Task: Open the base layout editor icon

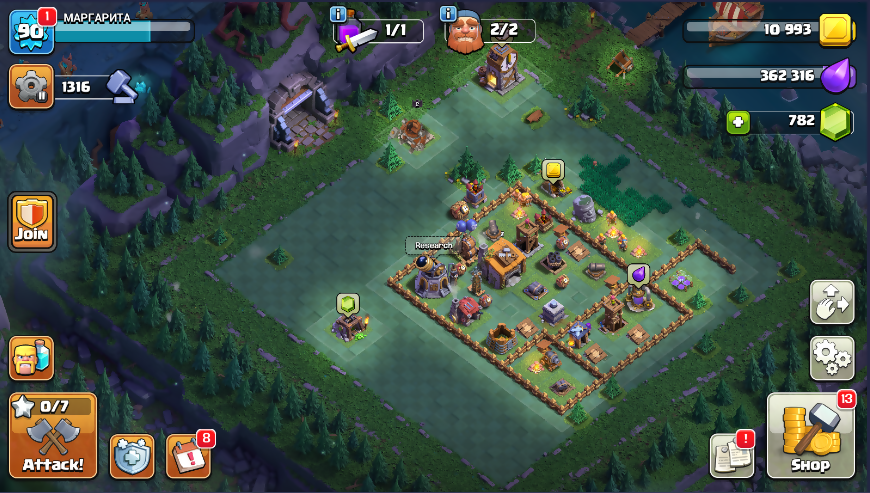Action: pyautogui.click(x=832, y=303)
